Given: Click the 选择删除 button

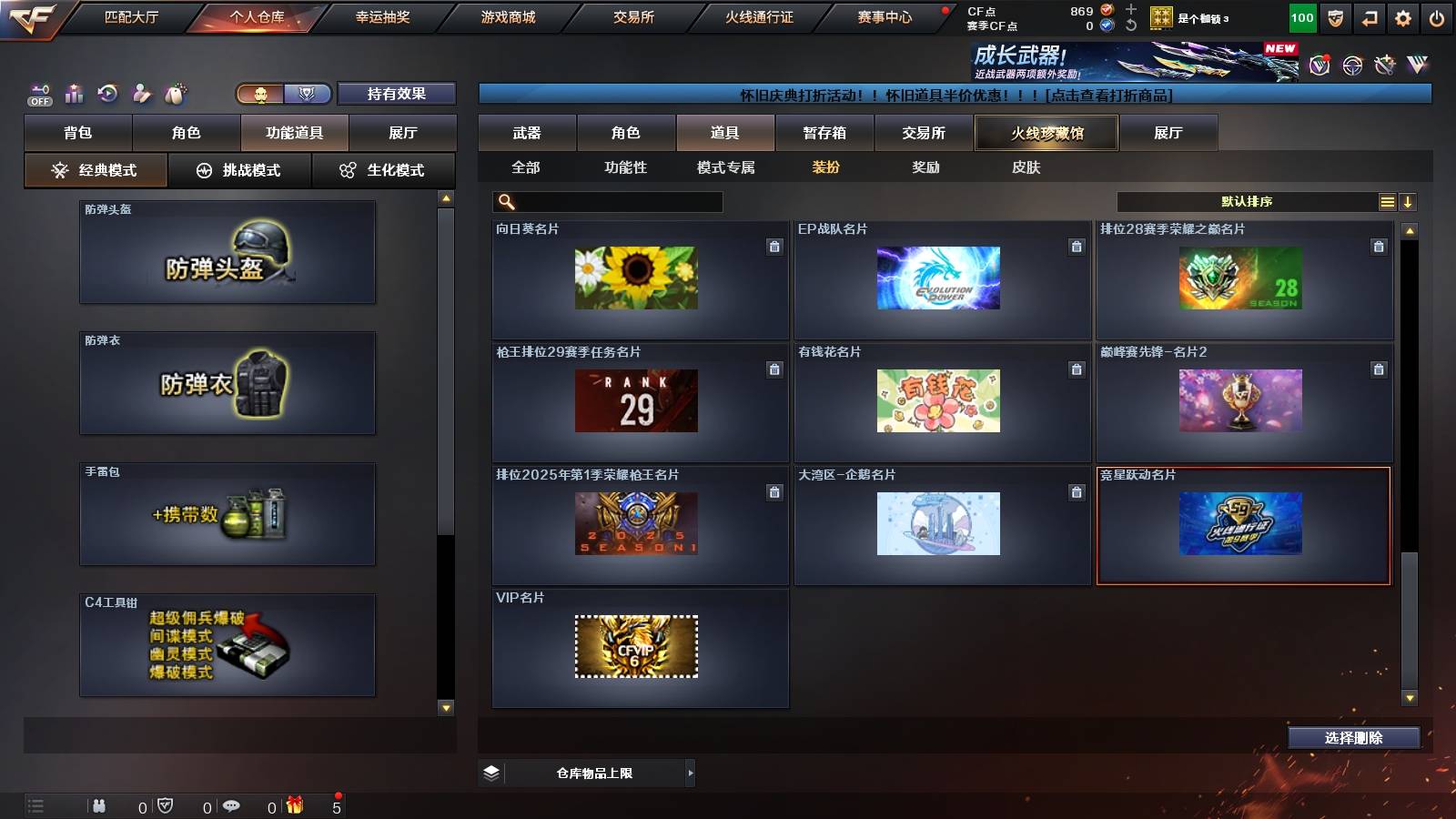Looking at the screenshot, I should point(1353,738).
